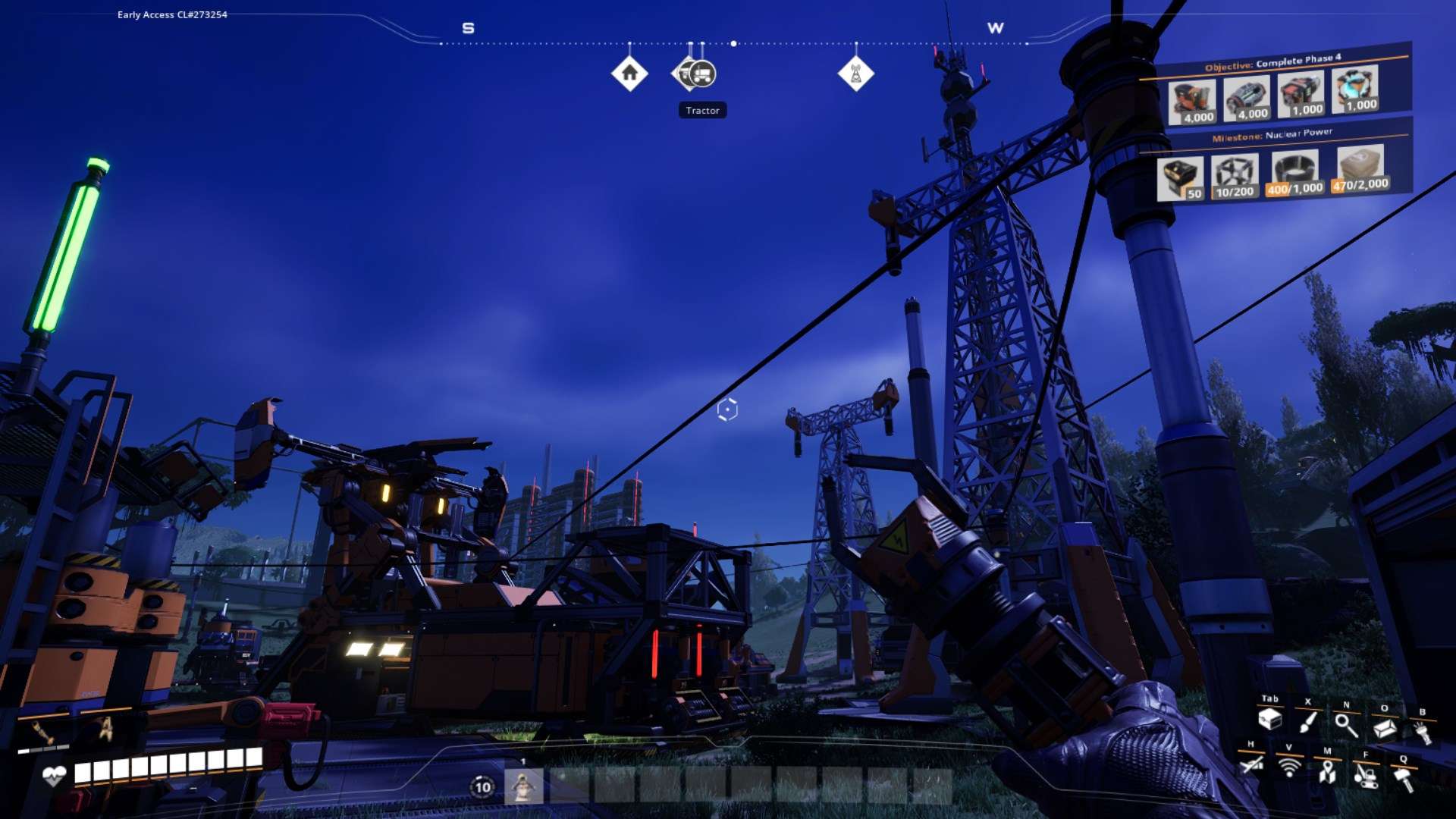Open the codex brick icon
The height and width of the screenshot is (819, 1456).
[x=1384, y=728]
